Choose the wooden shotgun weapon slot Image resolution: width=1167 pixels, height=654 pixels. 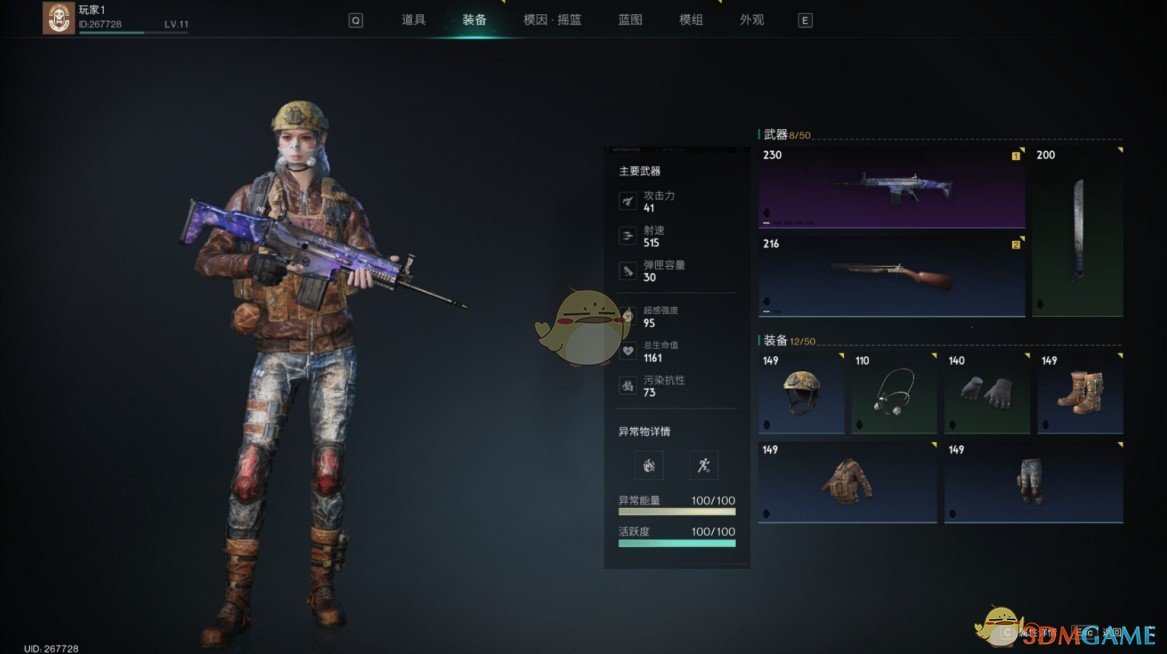[891, 276]
